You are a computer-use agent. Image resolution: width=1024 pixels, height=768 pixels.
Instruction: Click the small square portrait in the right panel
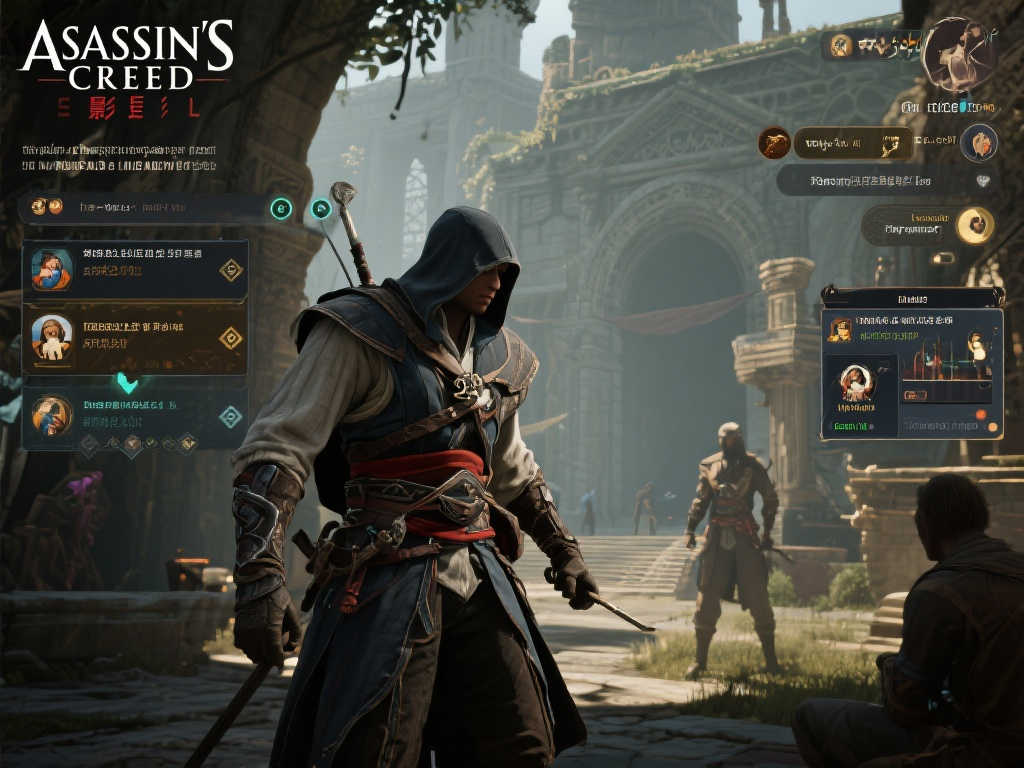(840, 330)
